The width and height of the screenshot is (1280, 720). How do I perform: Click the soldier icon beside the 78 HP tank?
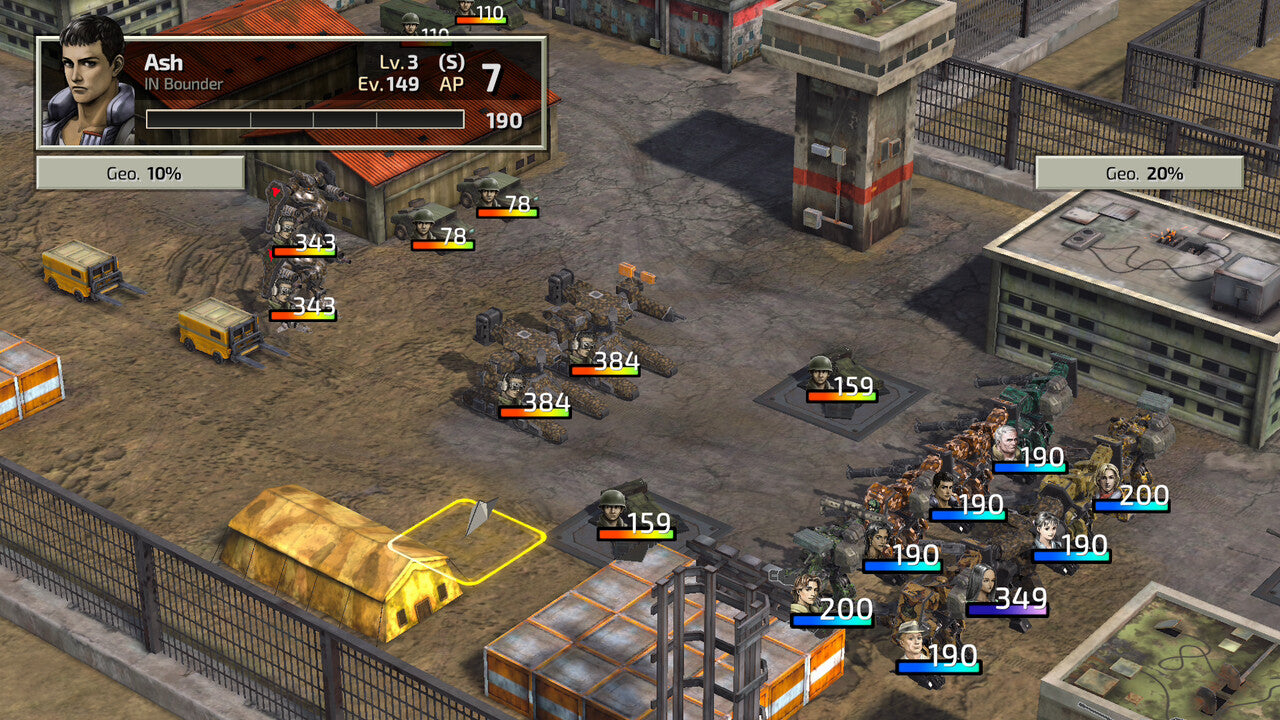coord(488,196)
